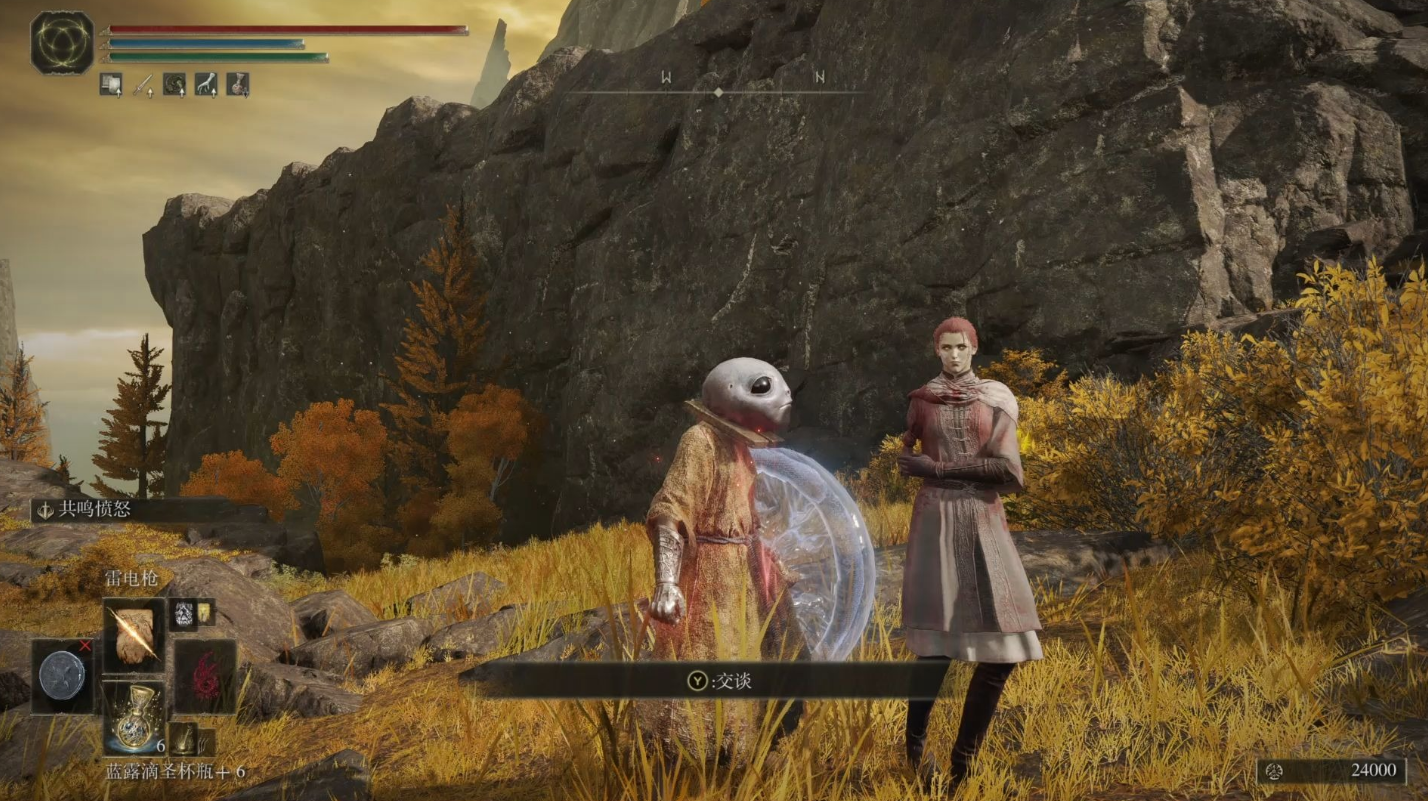Select the small quick item below weapon slot
Screen dimensions: 1428x801
pos(184,741)
